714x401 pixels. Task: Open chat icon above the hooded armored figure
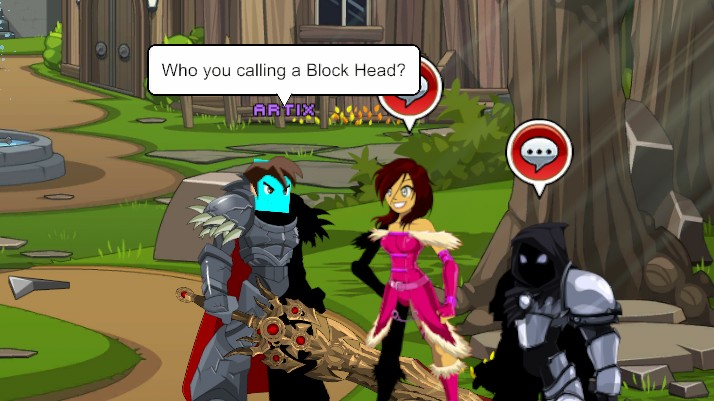pos(539,153)
